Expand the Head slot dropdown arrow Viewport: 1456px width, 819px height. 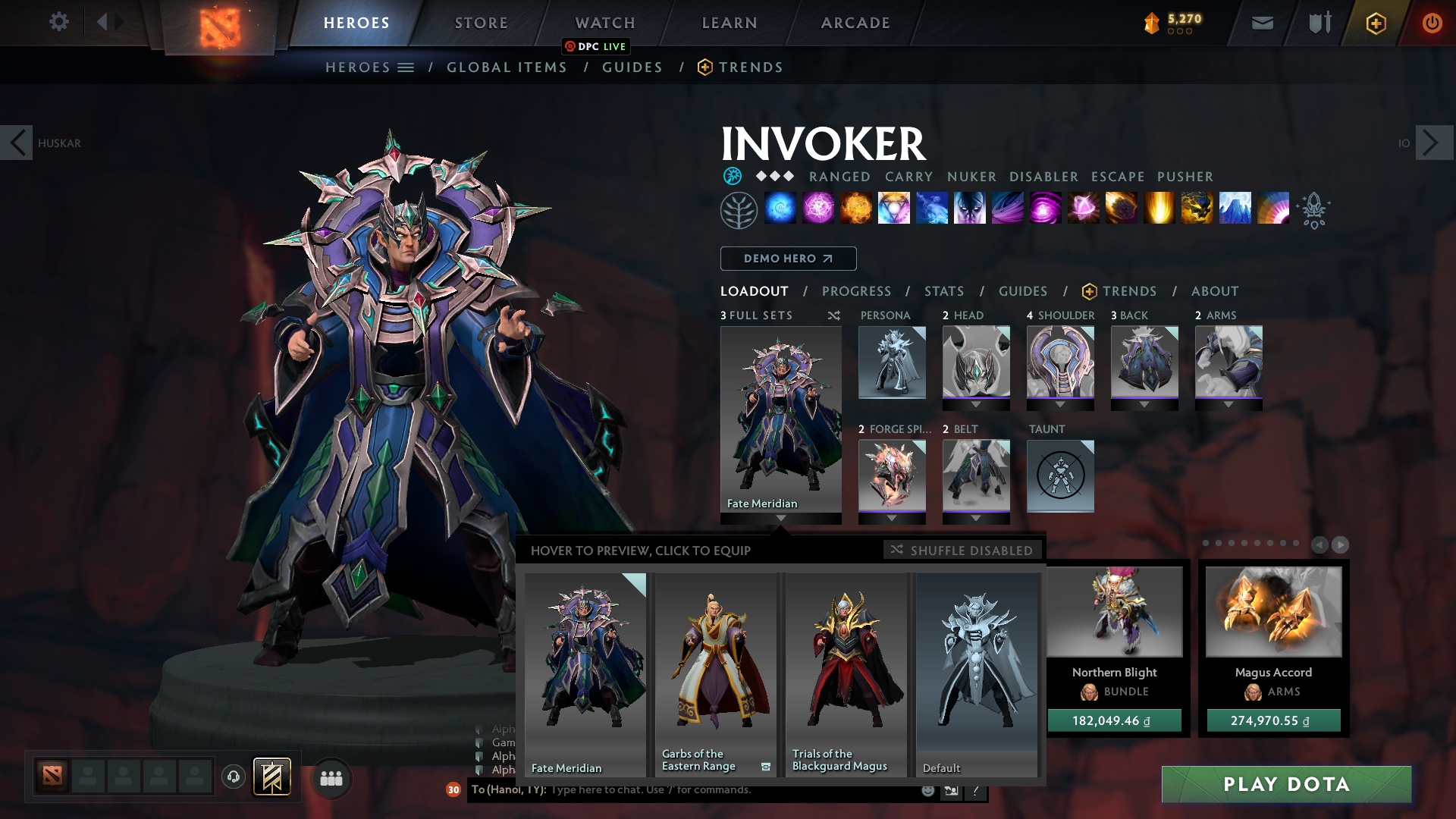point(976,403)
